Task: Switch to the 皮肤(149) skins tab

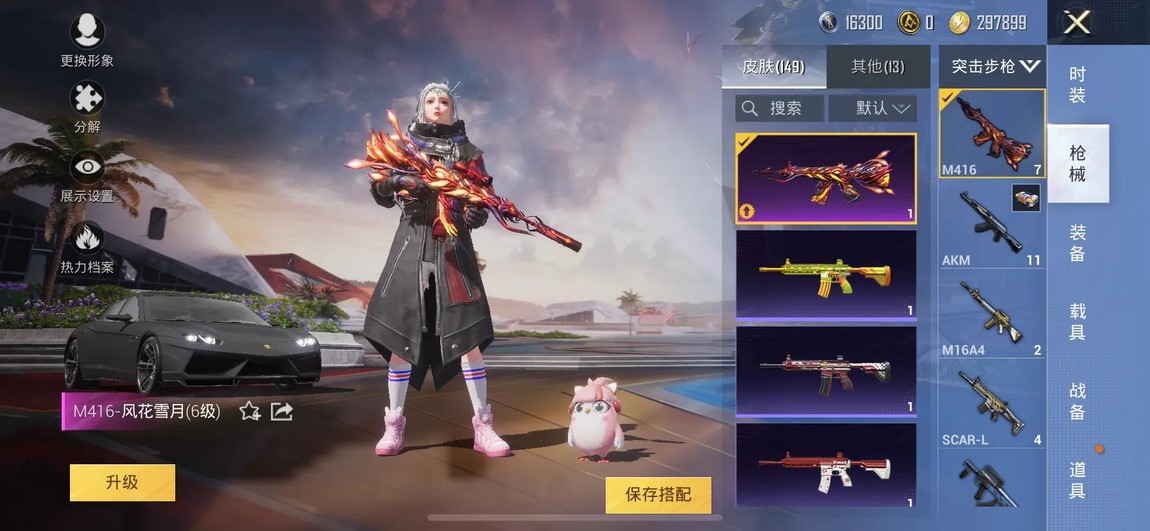Action: [x=773, y=67]
